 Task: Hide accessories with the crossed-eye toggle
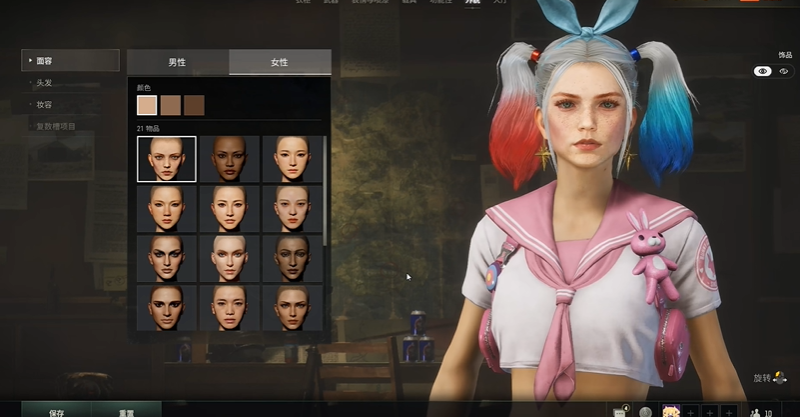coord(784,72)
